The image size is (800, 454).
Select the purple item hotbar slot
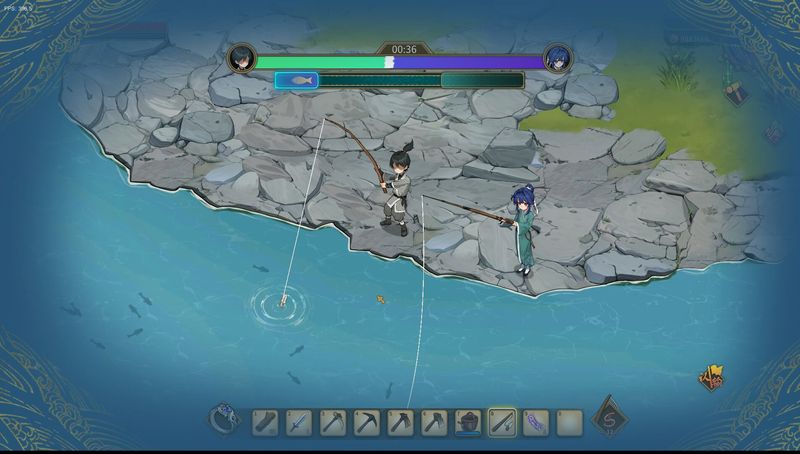536,422
